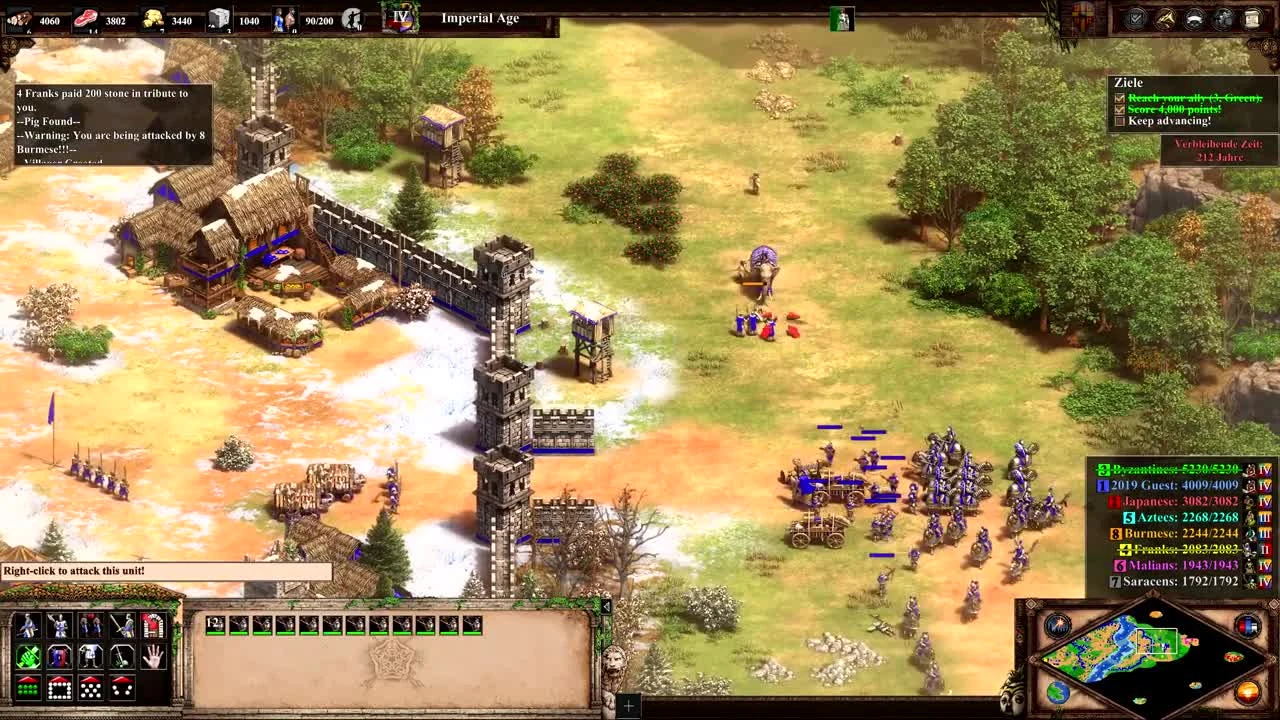1280x720 pixels.
Task: Click the plus expander below the command panel
Action: point(629,704)
